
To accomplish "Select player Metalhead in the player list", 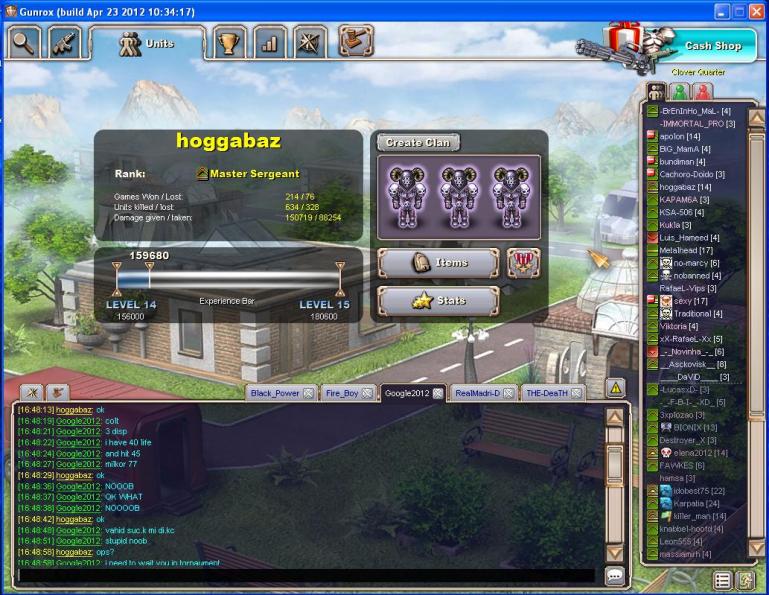I will (x=686, y=250).
